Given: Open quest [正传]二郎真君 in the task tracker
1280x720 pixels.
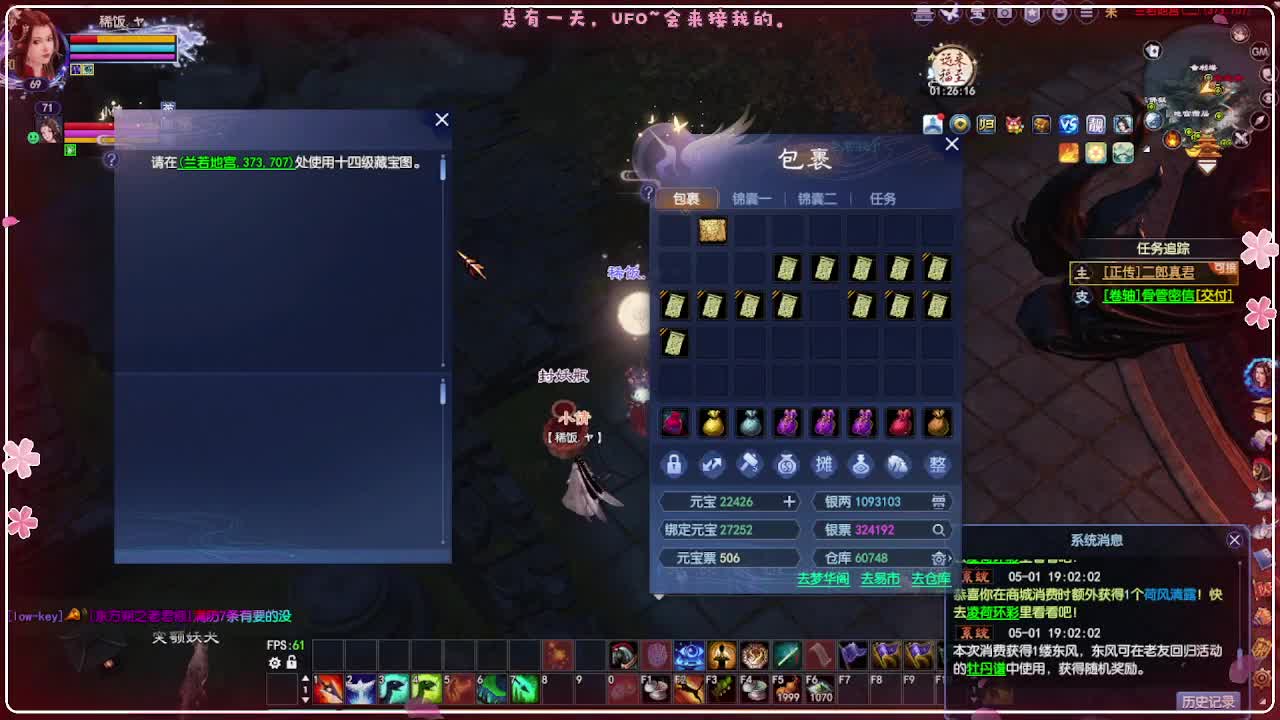Looking at the screenshot, I should point(1149,272).
